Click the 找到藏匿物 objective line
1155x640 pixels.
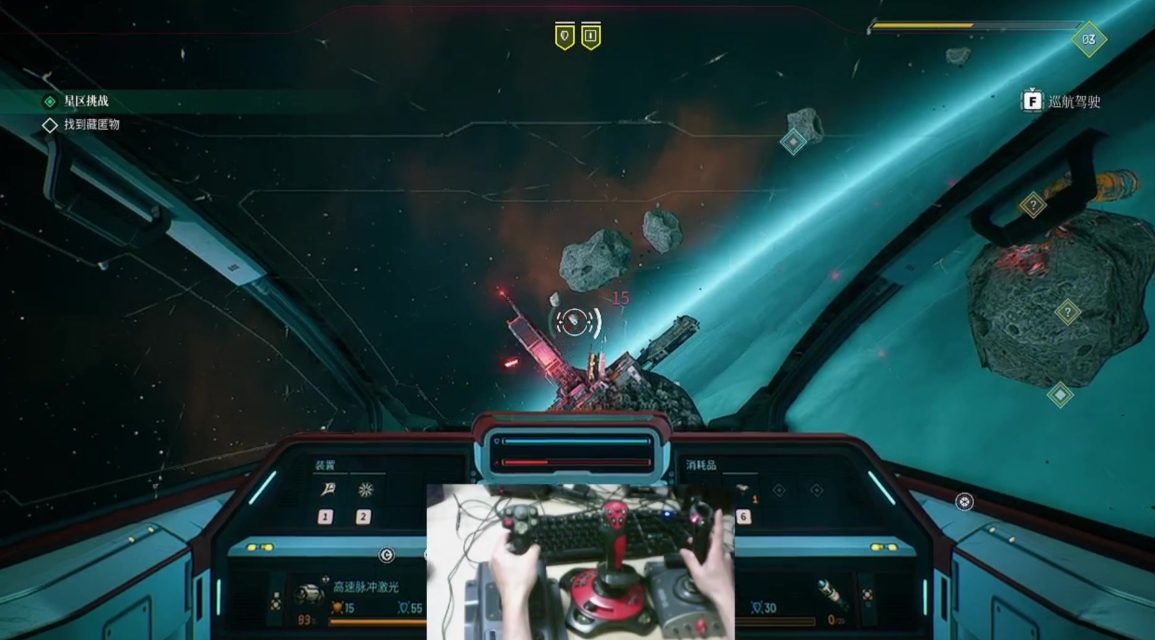click(x=91, y=125)
